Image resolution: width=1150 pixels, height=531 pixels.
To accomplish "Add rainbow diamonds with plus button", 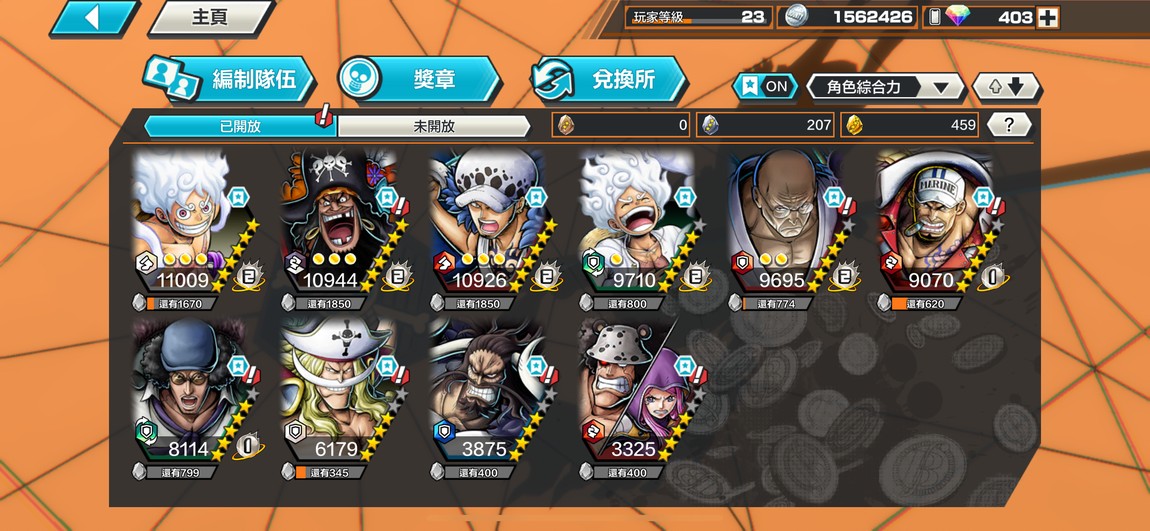I will point(1047,17).
